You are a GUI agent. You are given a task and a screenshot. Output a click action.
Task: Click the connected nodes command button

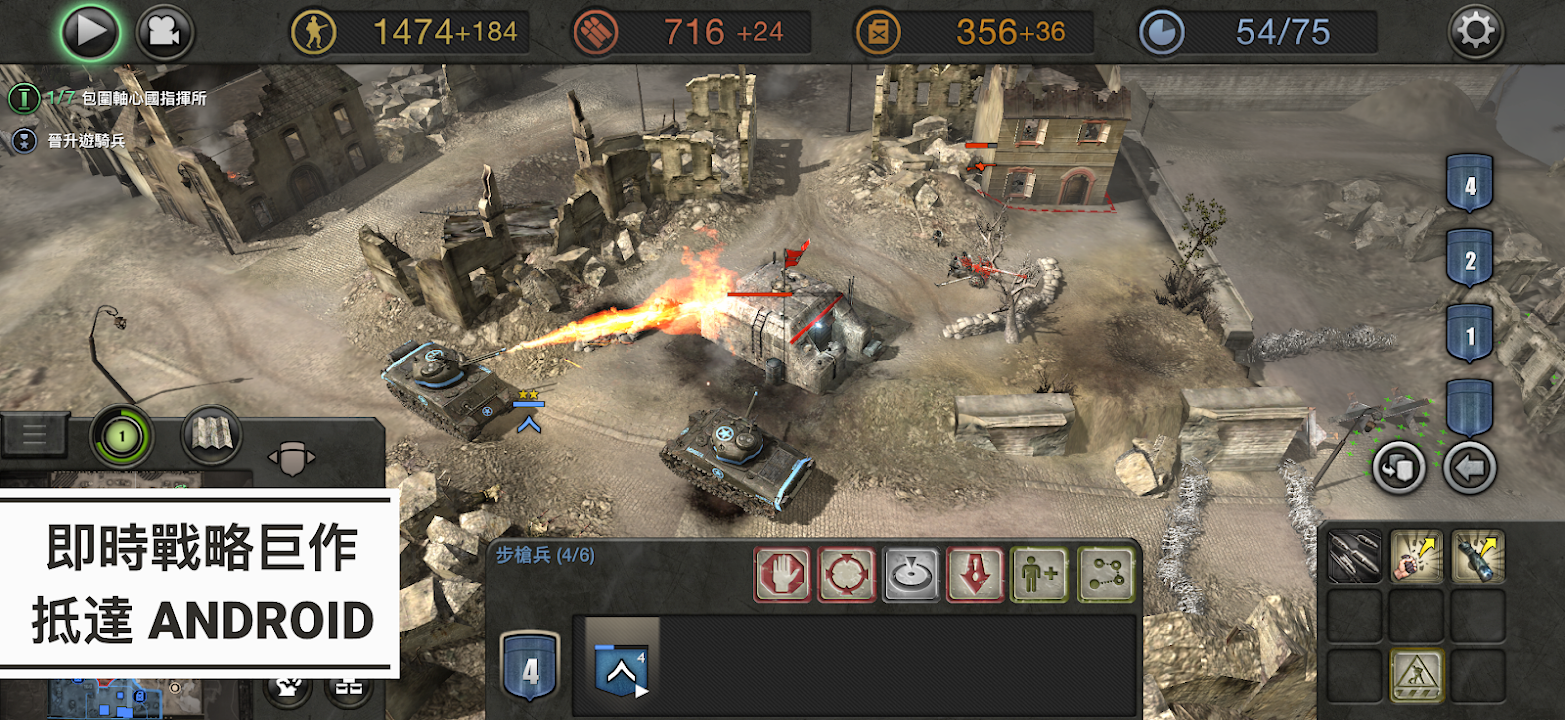(x=1106, y=574)
